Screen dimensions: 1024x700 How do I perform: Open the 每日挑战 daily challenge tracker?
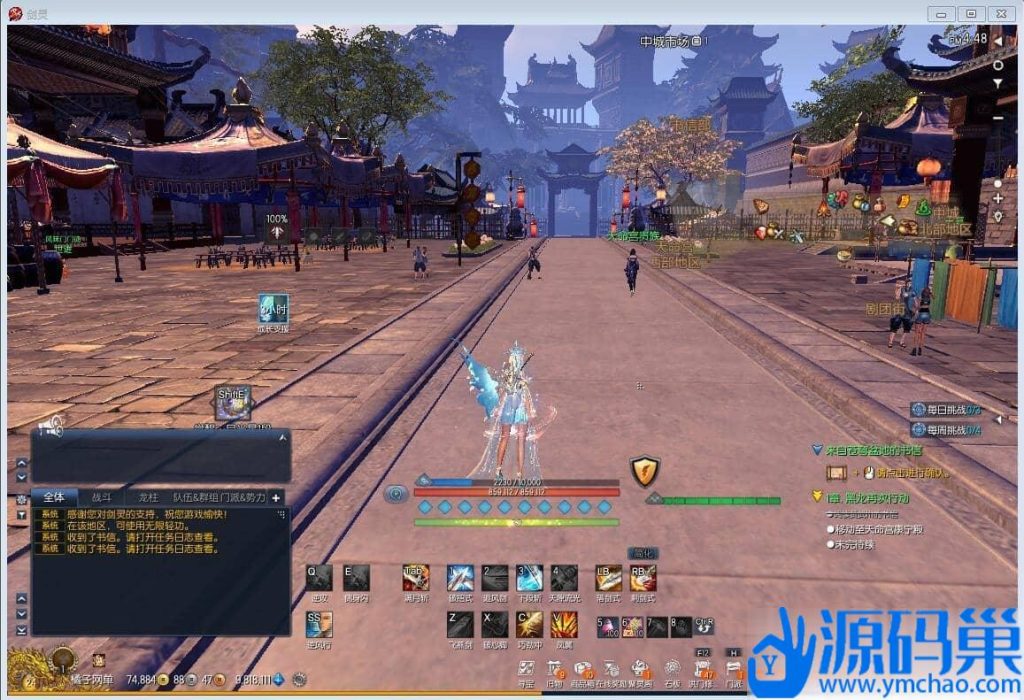click(x=945, y=410)
